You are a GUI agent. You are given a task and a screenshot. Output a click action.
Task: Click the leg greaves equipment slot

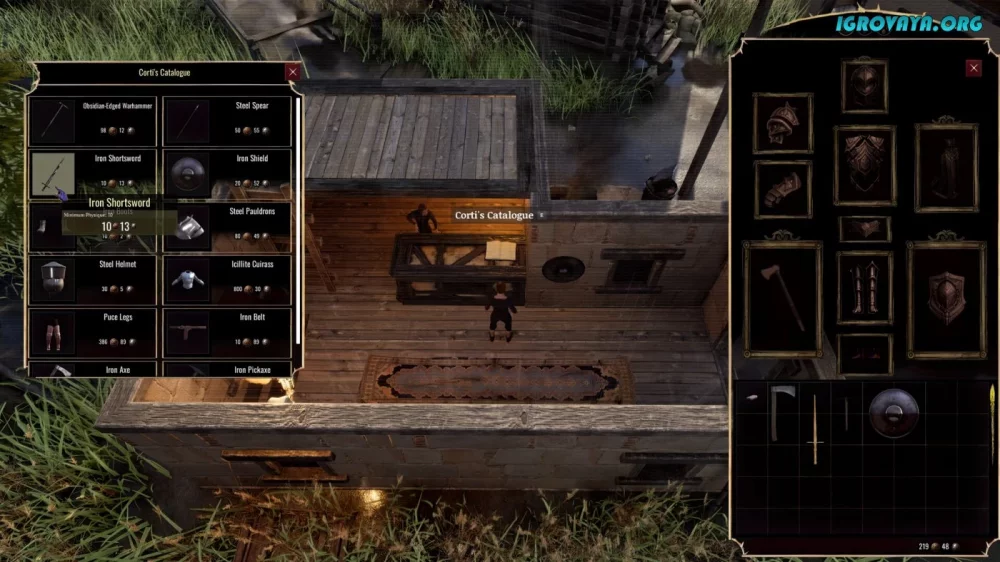[864, 287]
